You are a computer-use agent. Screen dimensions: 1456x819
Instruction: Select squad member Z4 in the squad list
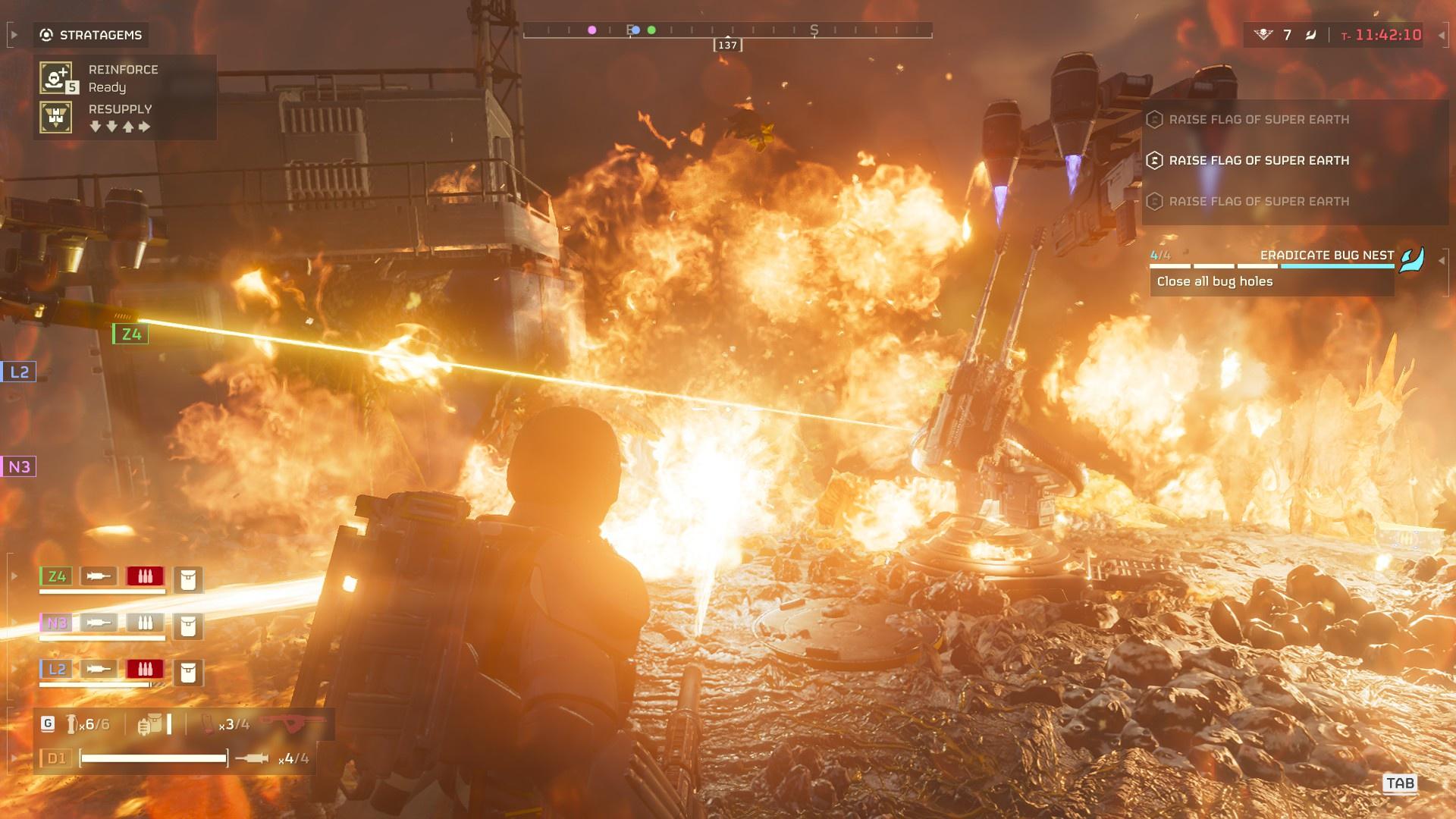pyautogui.click(x=57, y=576)
